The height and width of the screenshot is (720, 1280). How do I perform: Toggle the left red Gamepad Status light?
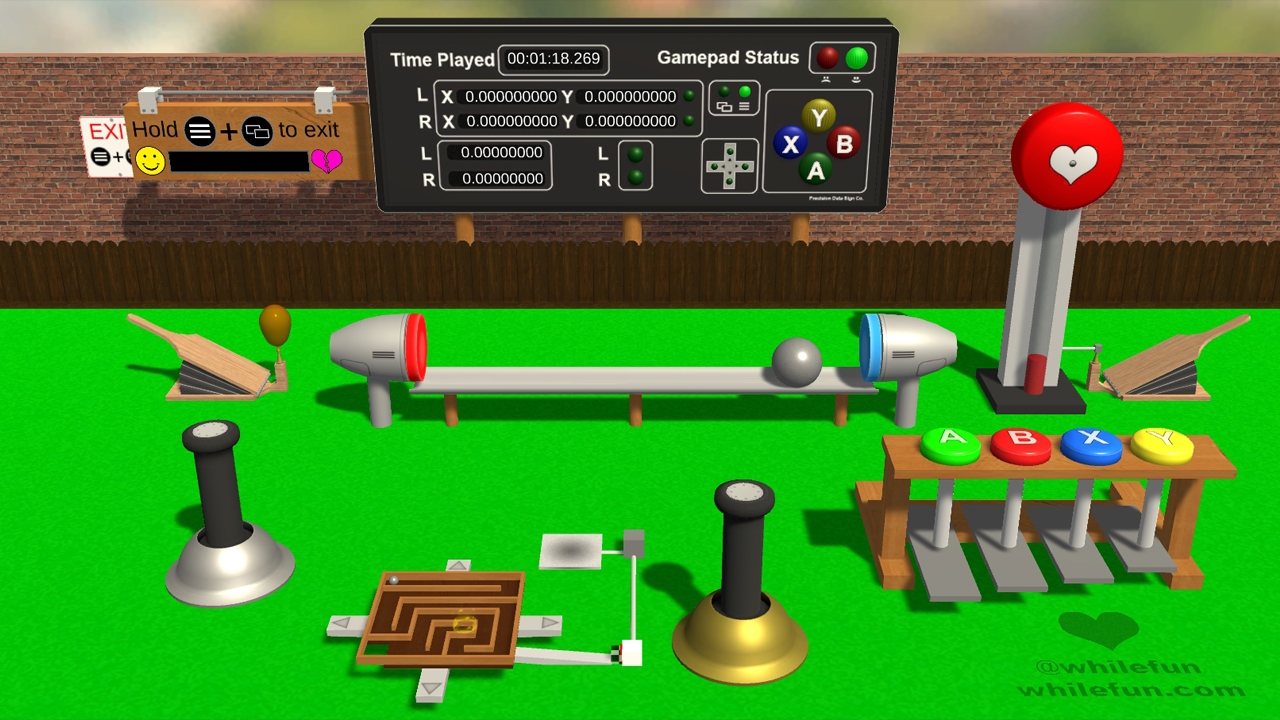(828, 58)
